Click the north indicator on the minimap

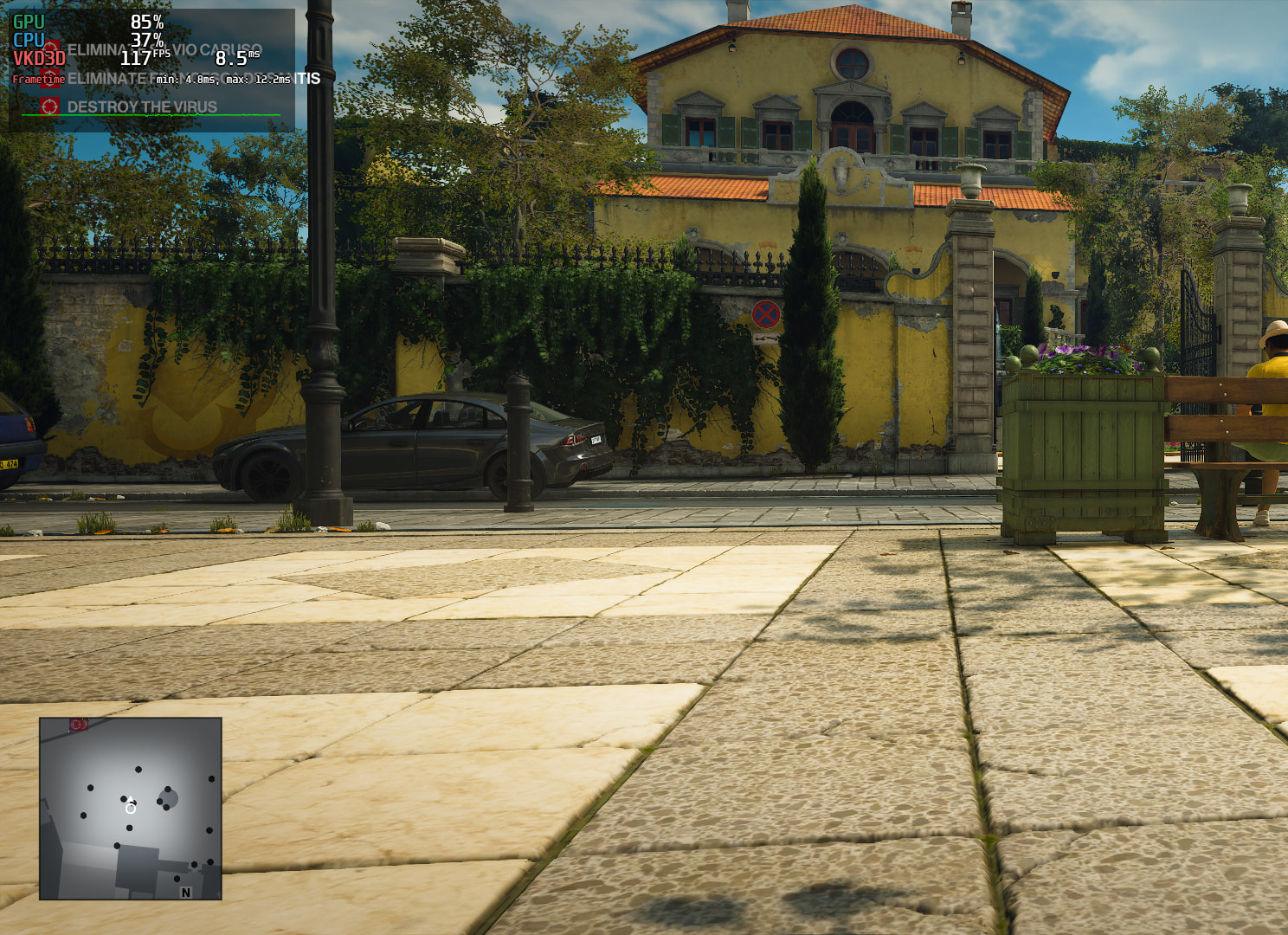click(185, 892)
